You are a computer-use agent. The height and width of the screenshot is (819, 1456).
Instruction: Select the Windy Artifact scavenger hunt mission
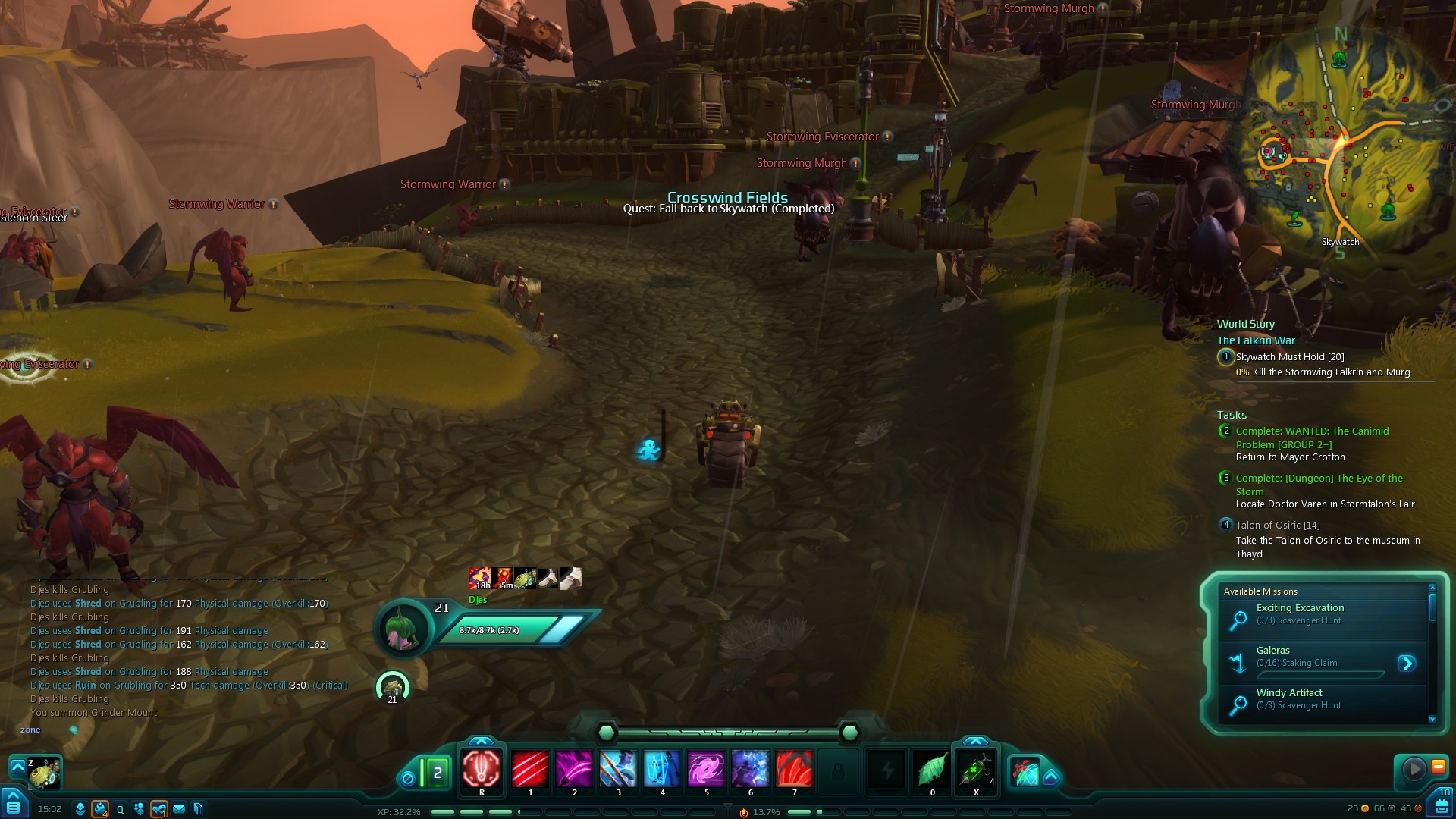pos(1288,693)
